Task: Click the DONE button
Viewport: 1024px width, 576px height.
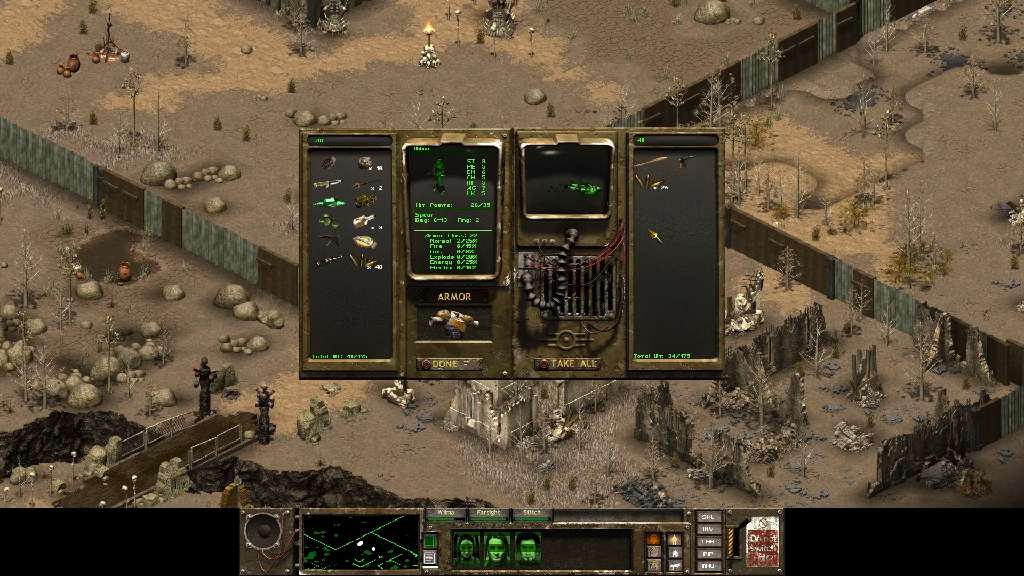Action: (x=449, y=364)
